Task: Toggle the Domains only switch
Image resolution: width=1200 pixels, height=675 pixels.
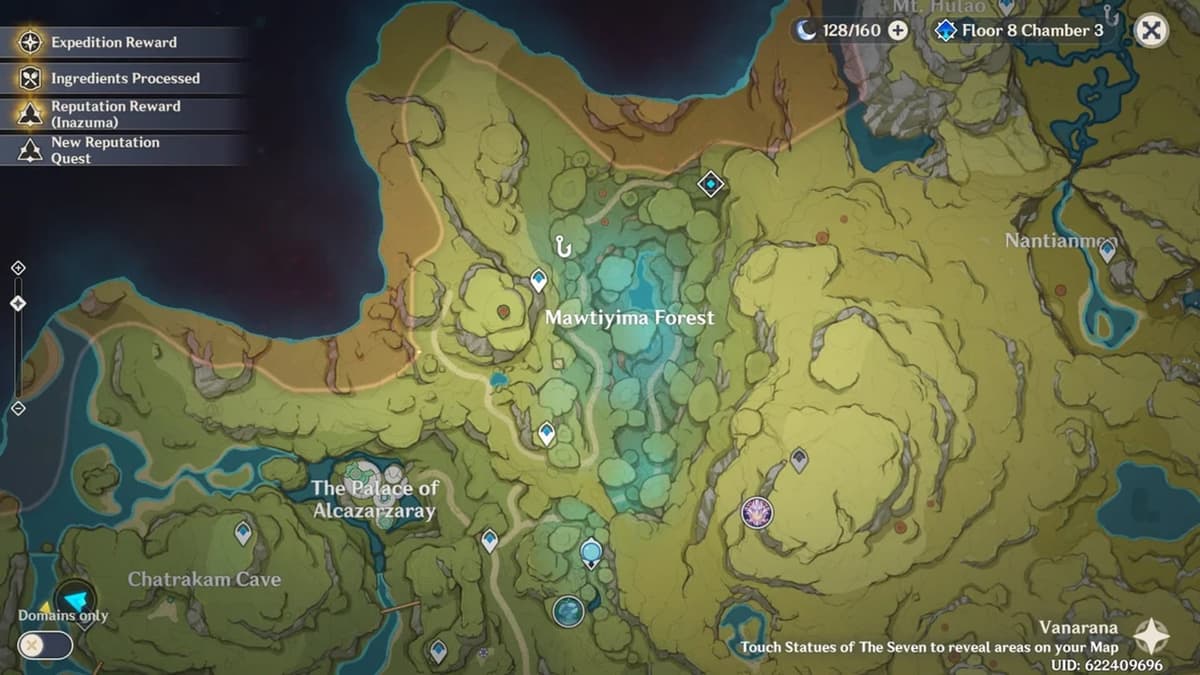Action: click(46, 645)
